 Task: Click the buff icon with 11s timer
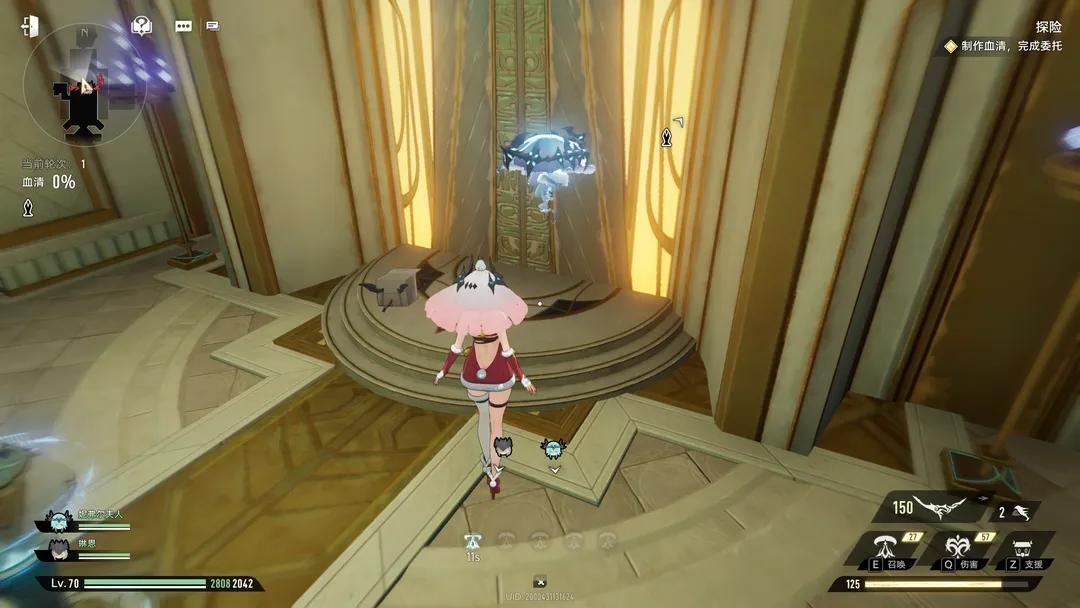[x=473, y=542]
